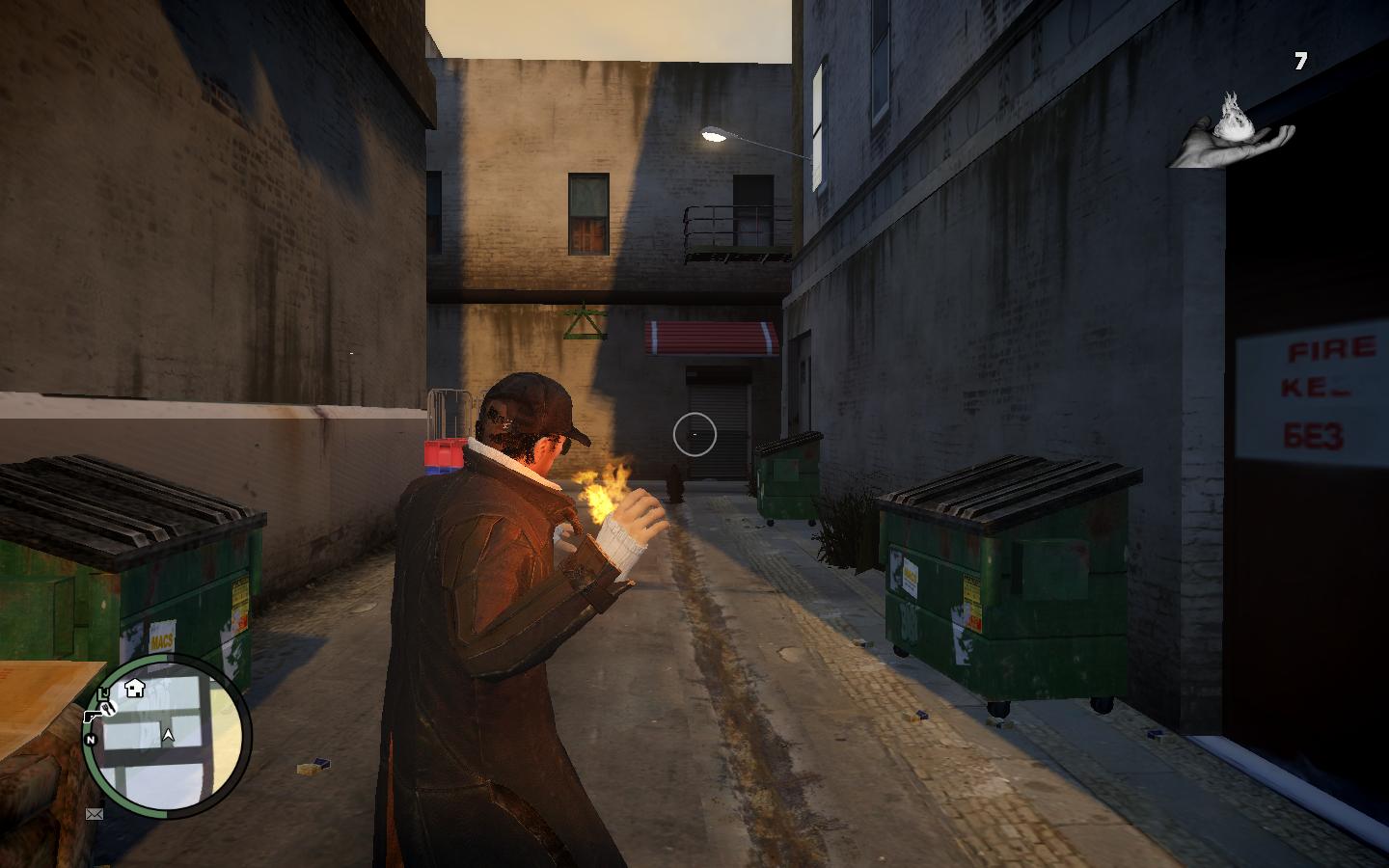Select the flaming hand weapon icon
This screenshot has width=1389, height=868.
(x=1233, y=131)
